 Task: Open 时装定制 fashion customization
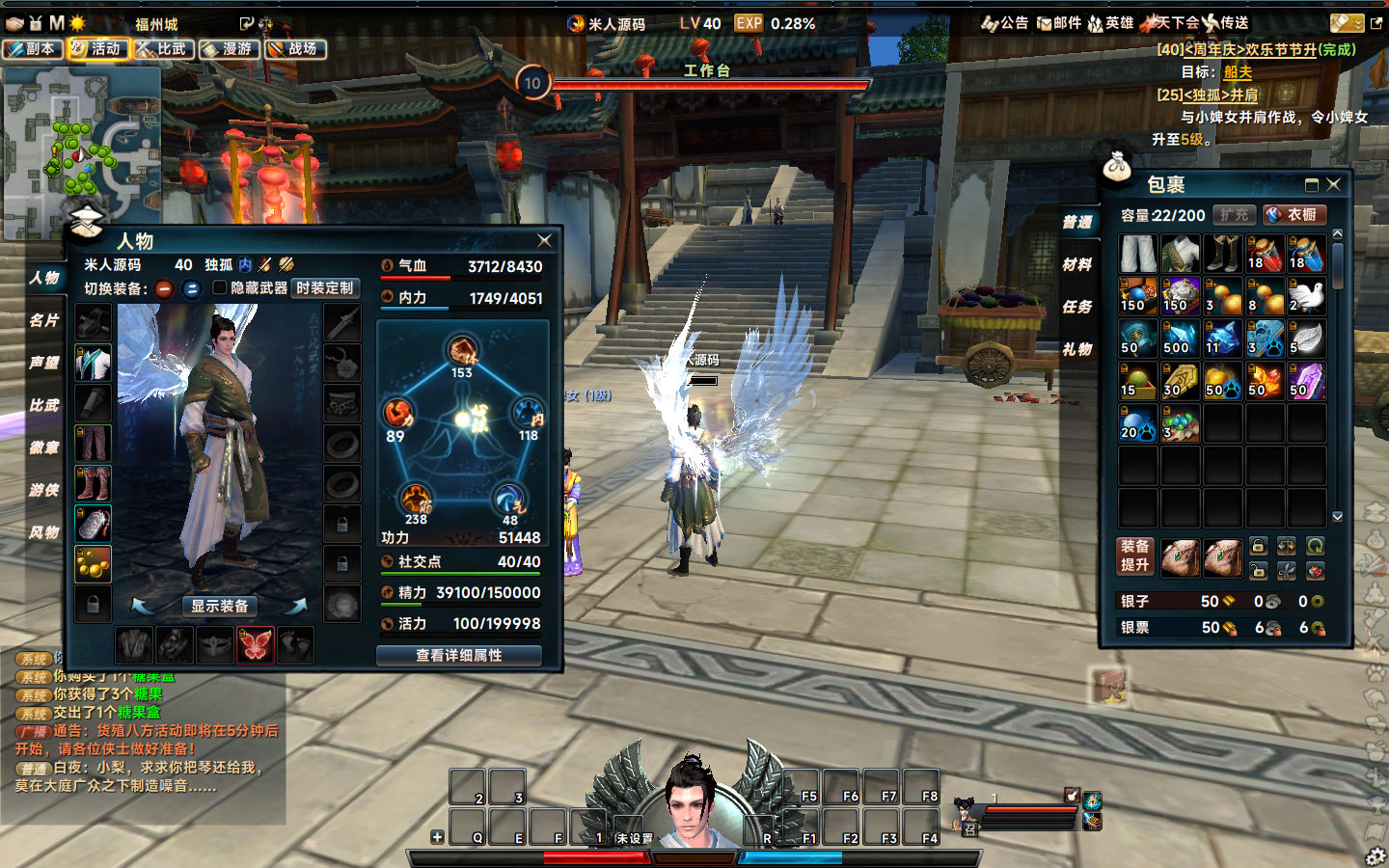pyautogui.click(x=325, y=287)
